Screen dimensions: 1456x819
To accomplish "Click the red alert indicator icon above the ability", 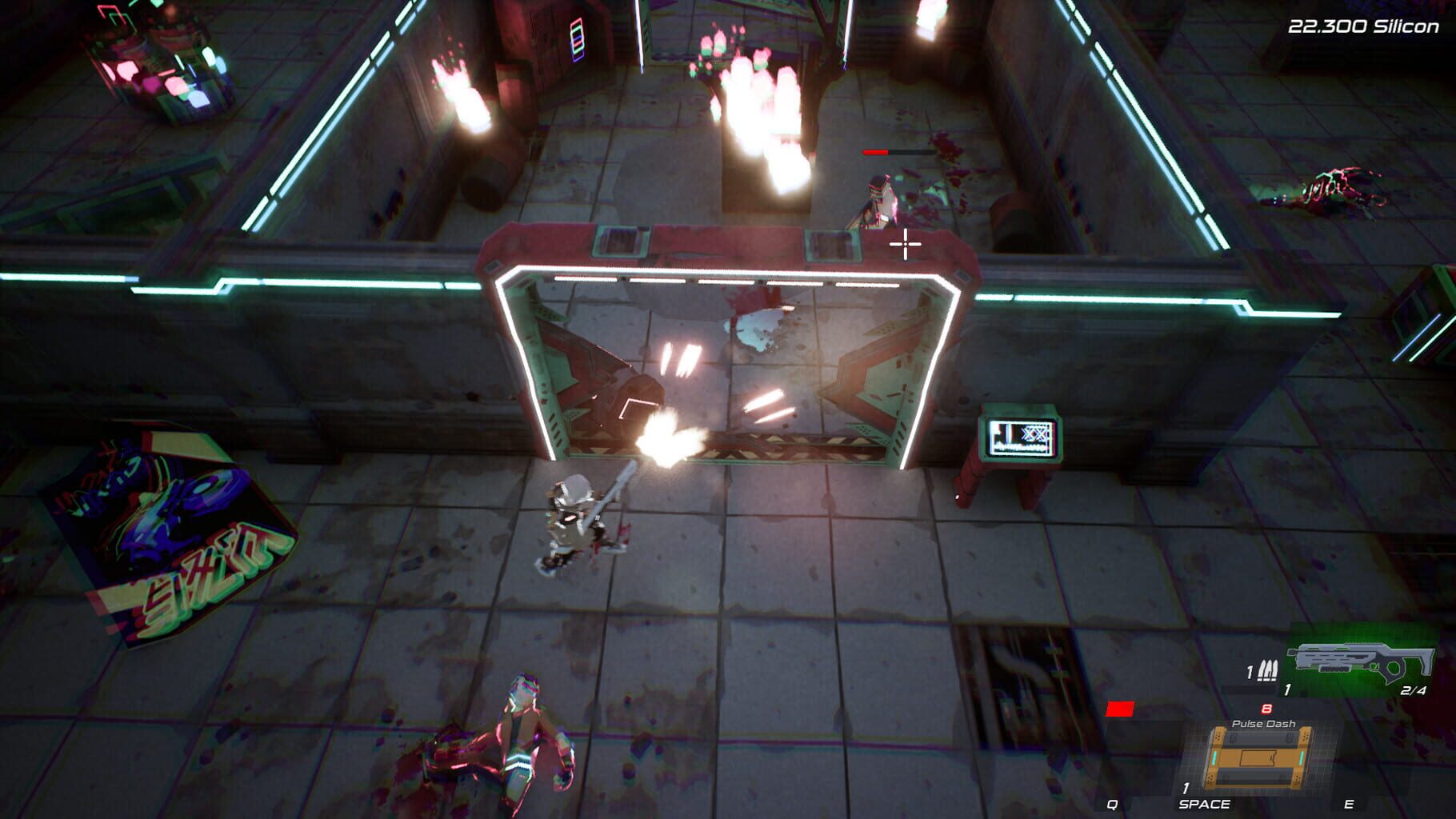I will pos(1120,709).
